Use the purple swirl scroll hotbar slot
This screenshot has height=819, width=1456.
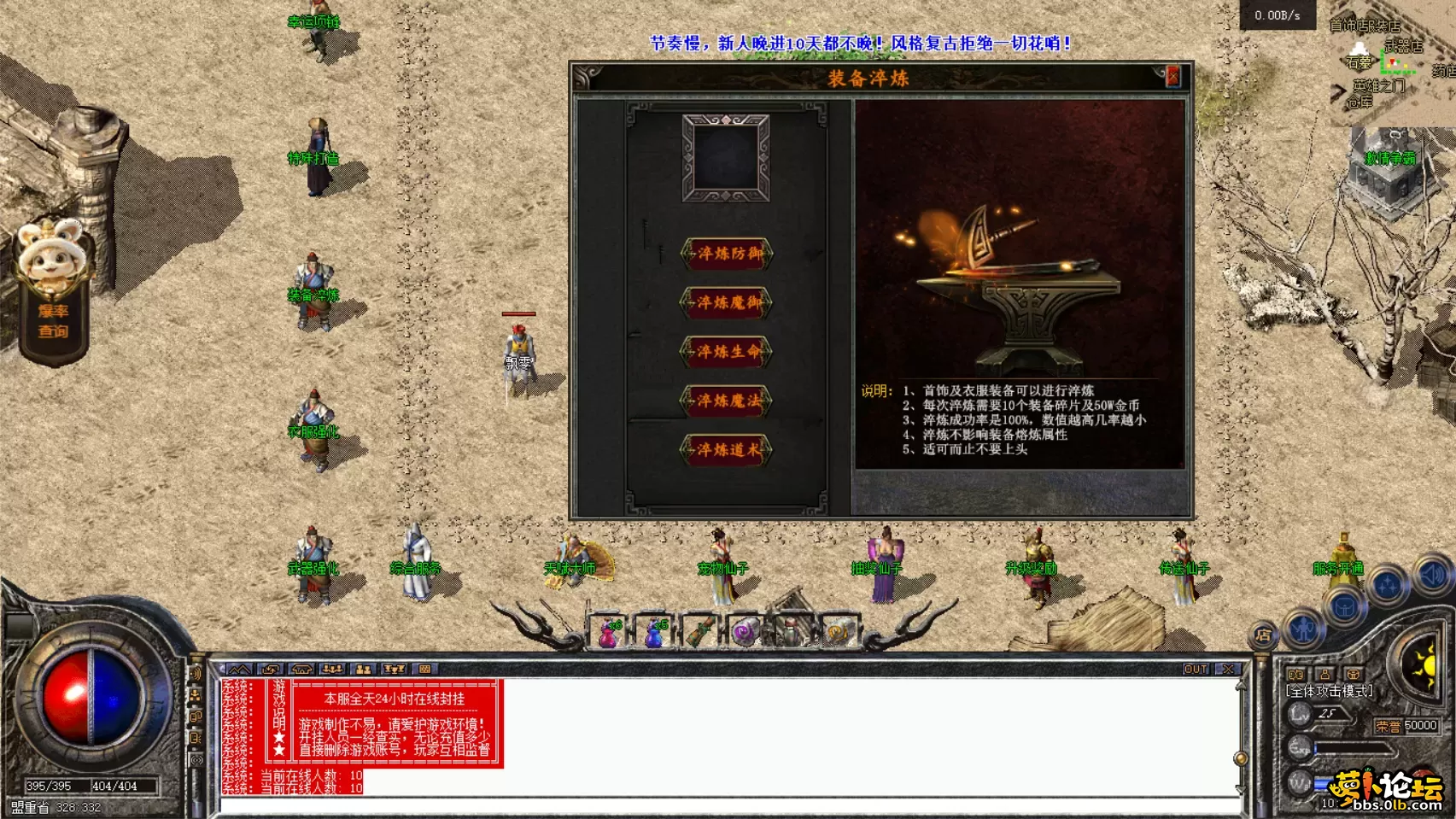[x=745, y=634]
